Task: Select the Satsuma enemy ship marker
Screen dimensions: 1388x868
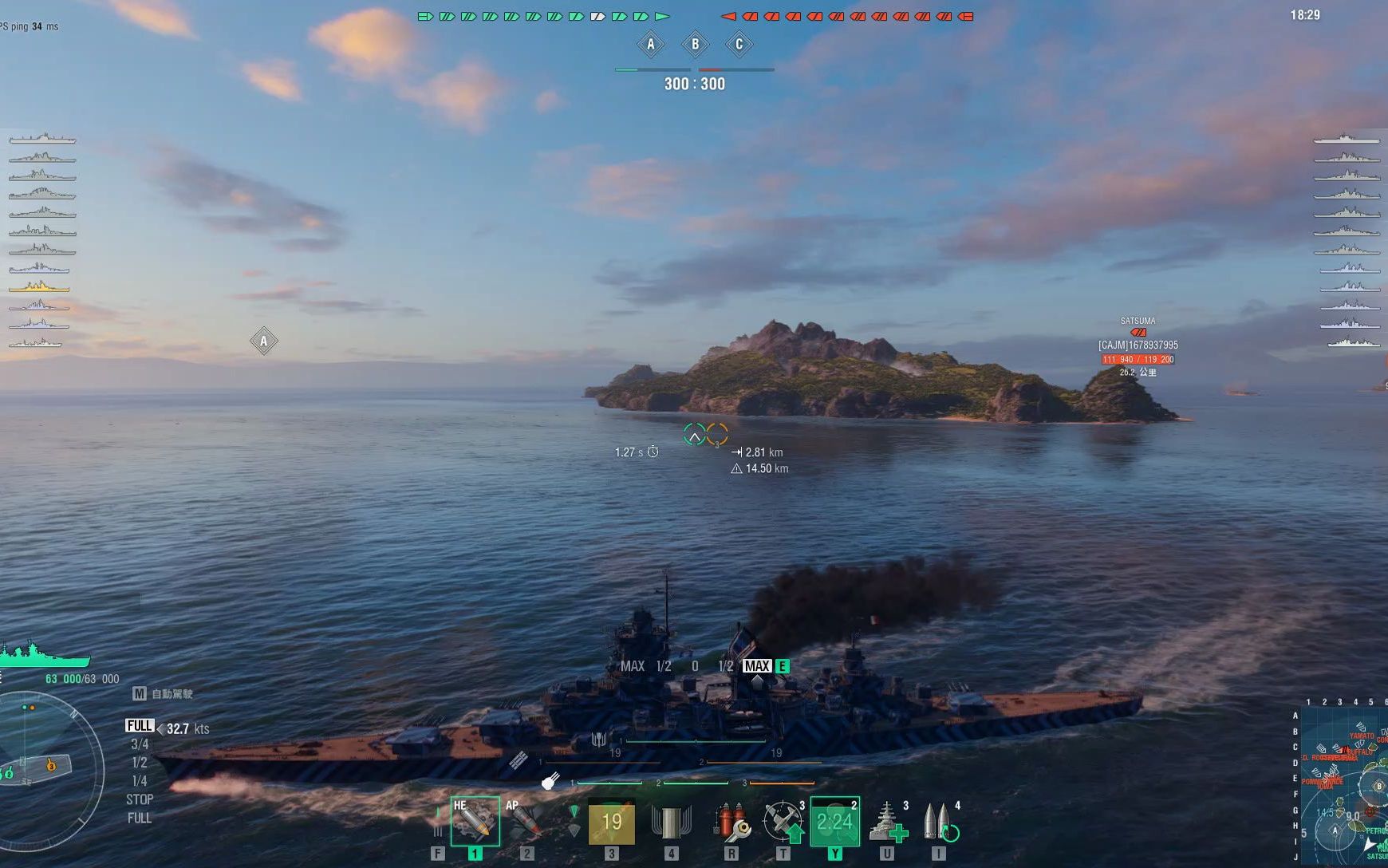Action: (x=1138, y=332)
